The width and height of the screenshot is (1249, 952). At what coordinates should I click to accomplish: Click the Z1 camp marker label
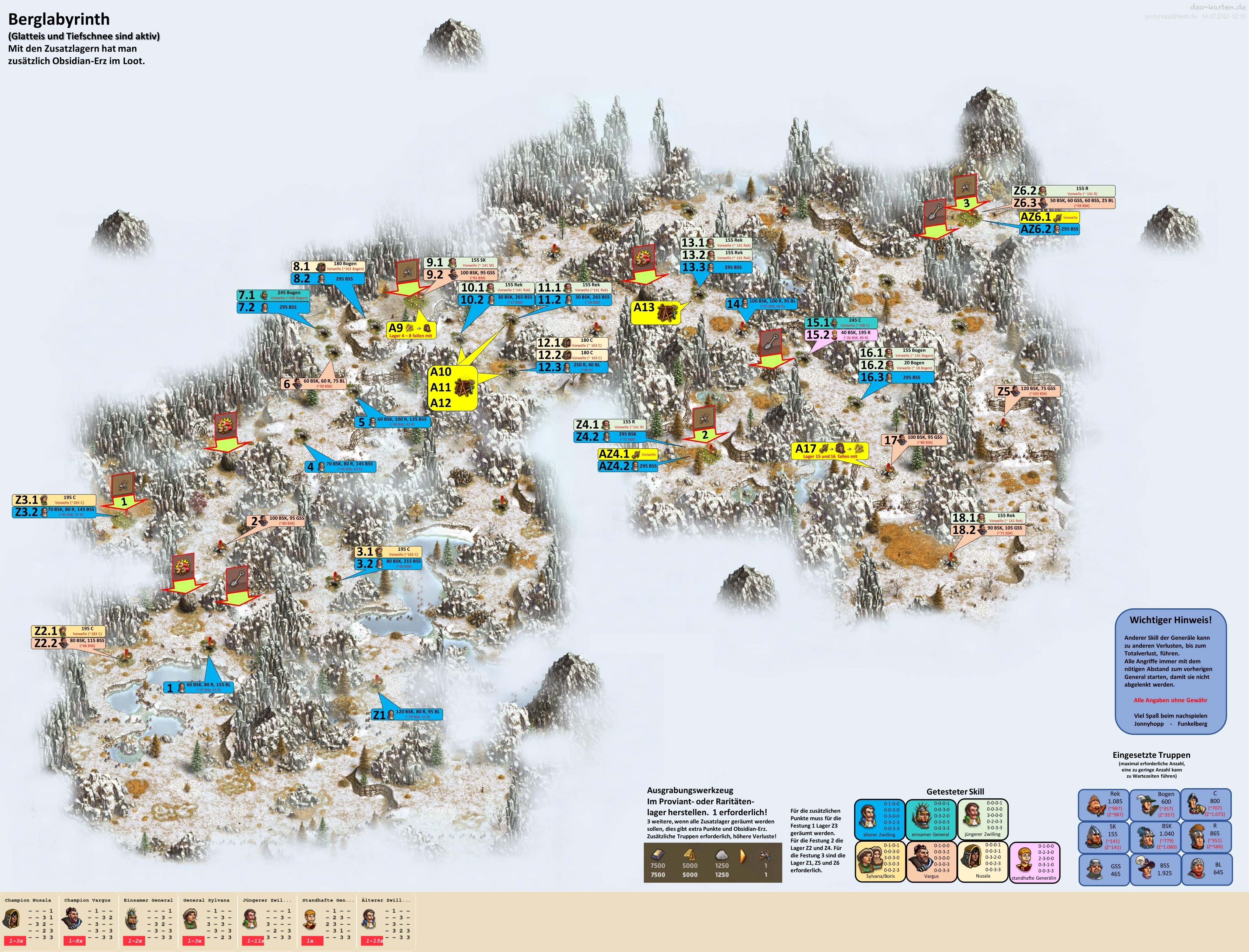coord(407,714)
